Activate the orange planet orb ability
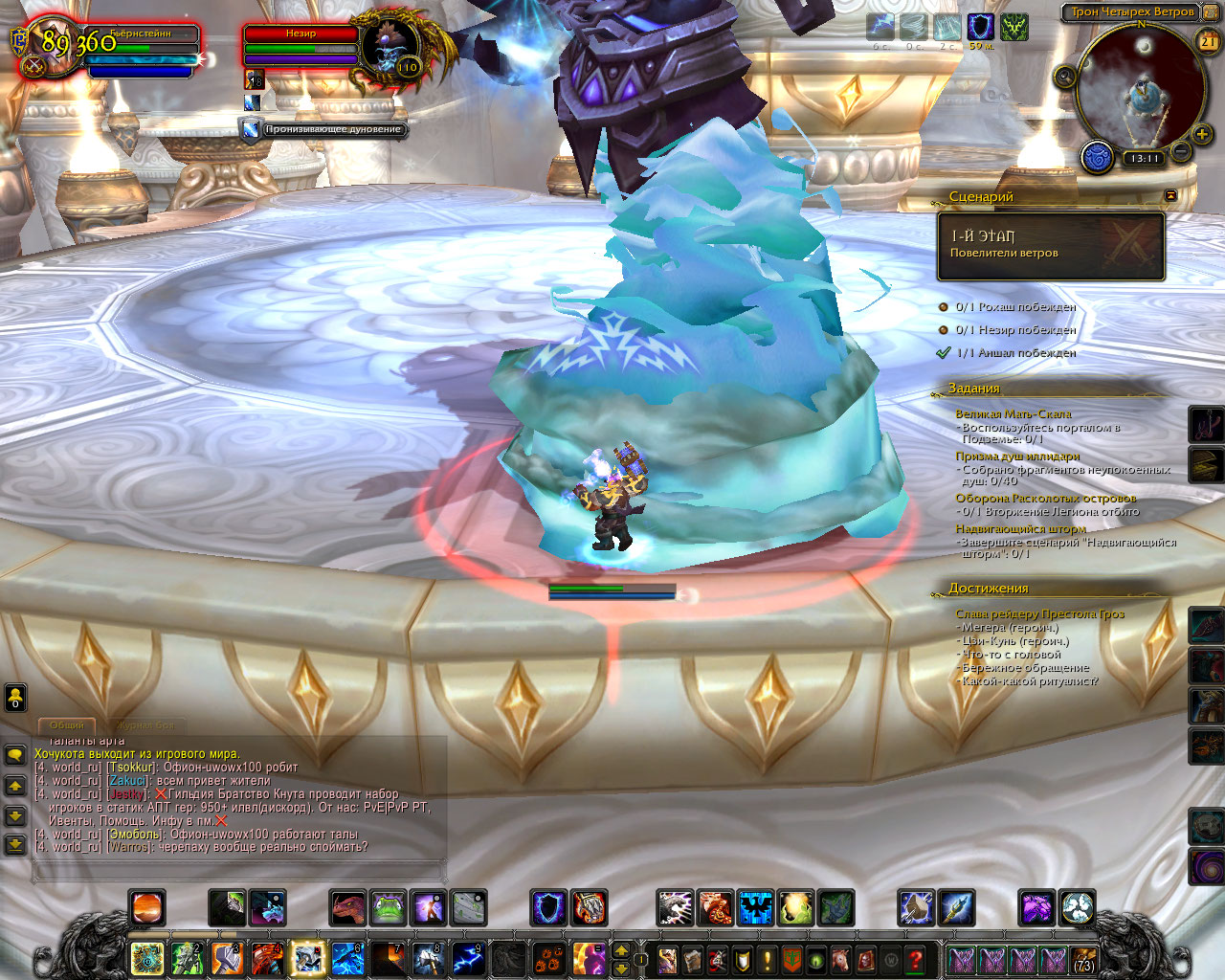The height and width of the screenshot is (980, 1225). pyautogui.click(x=147, y=908)
